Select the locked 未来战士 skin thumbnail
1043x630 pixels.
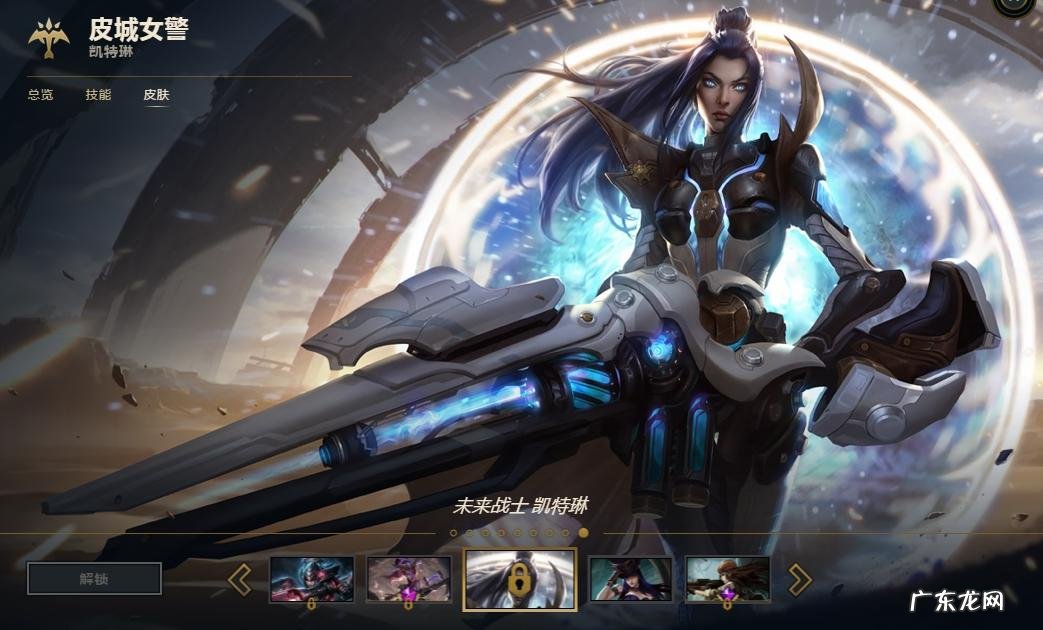tap(520, 578)
